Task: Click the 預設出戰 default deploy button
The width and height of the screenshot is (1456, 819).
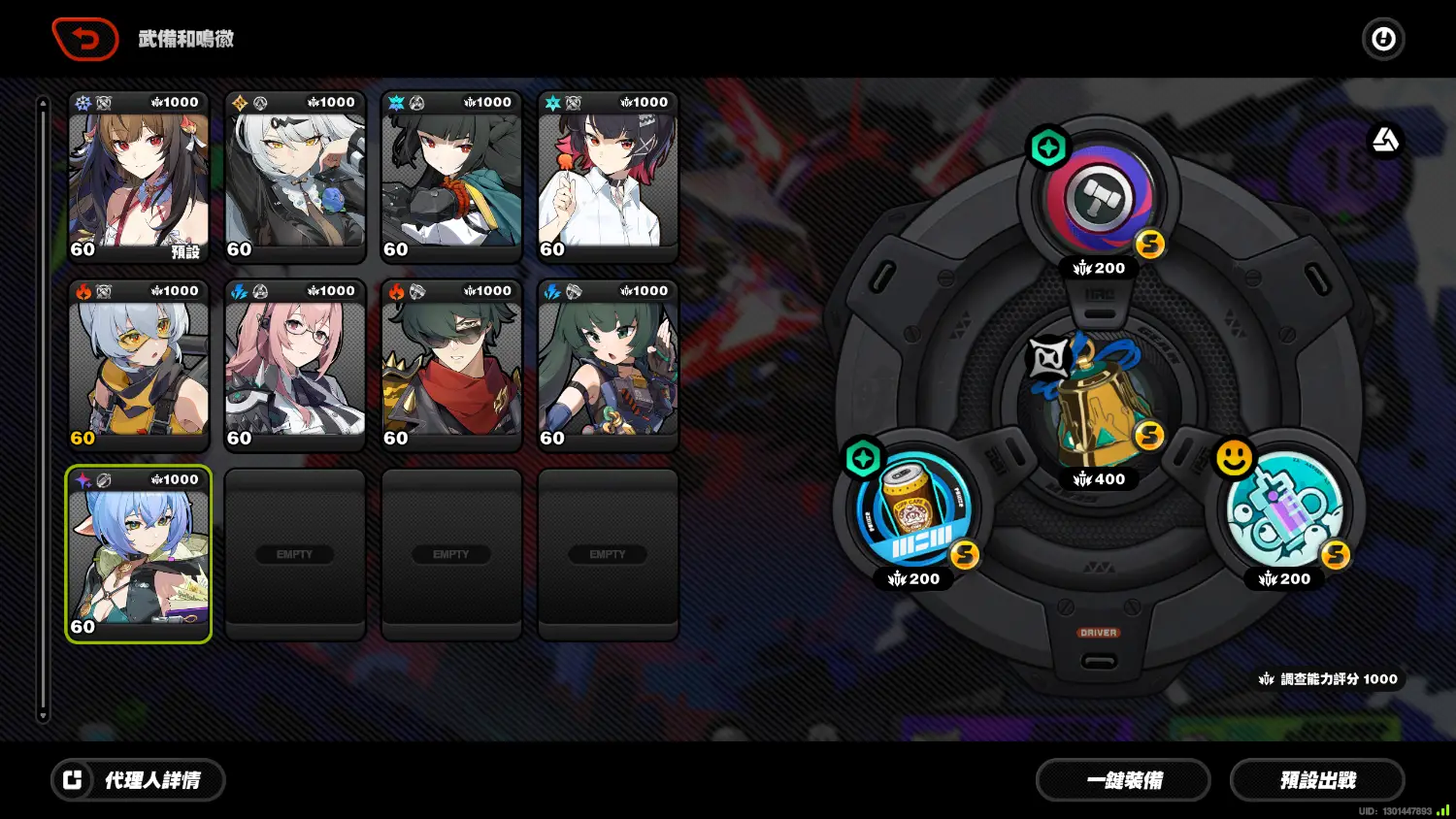Action: [x=1316, y=780]
